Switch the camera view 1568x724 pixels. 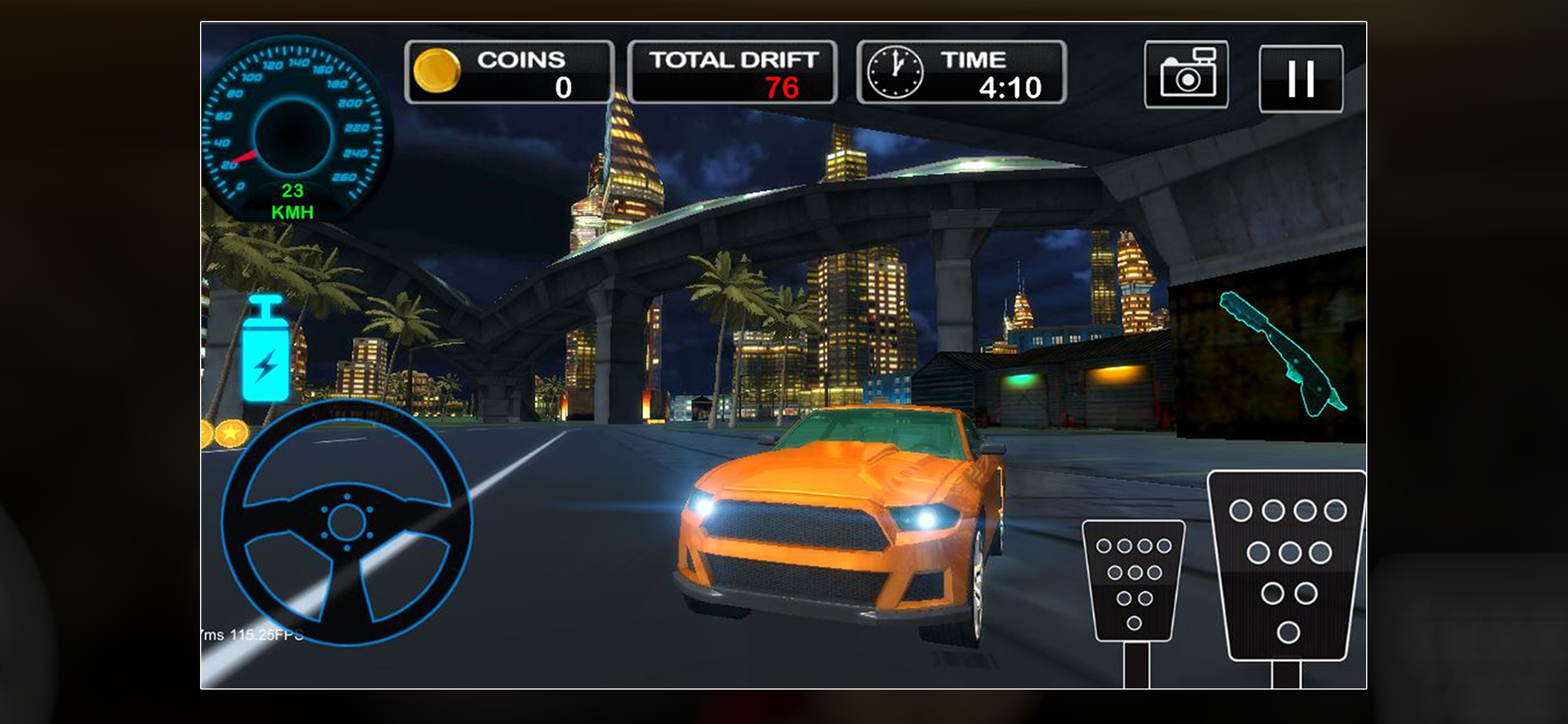coord(1186,75)
